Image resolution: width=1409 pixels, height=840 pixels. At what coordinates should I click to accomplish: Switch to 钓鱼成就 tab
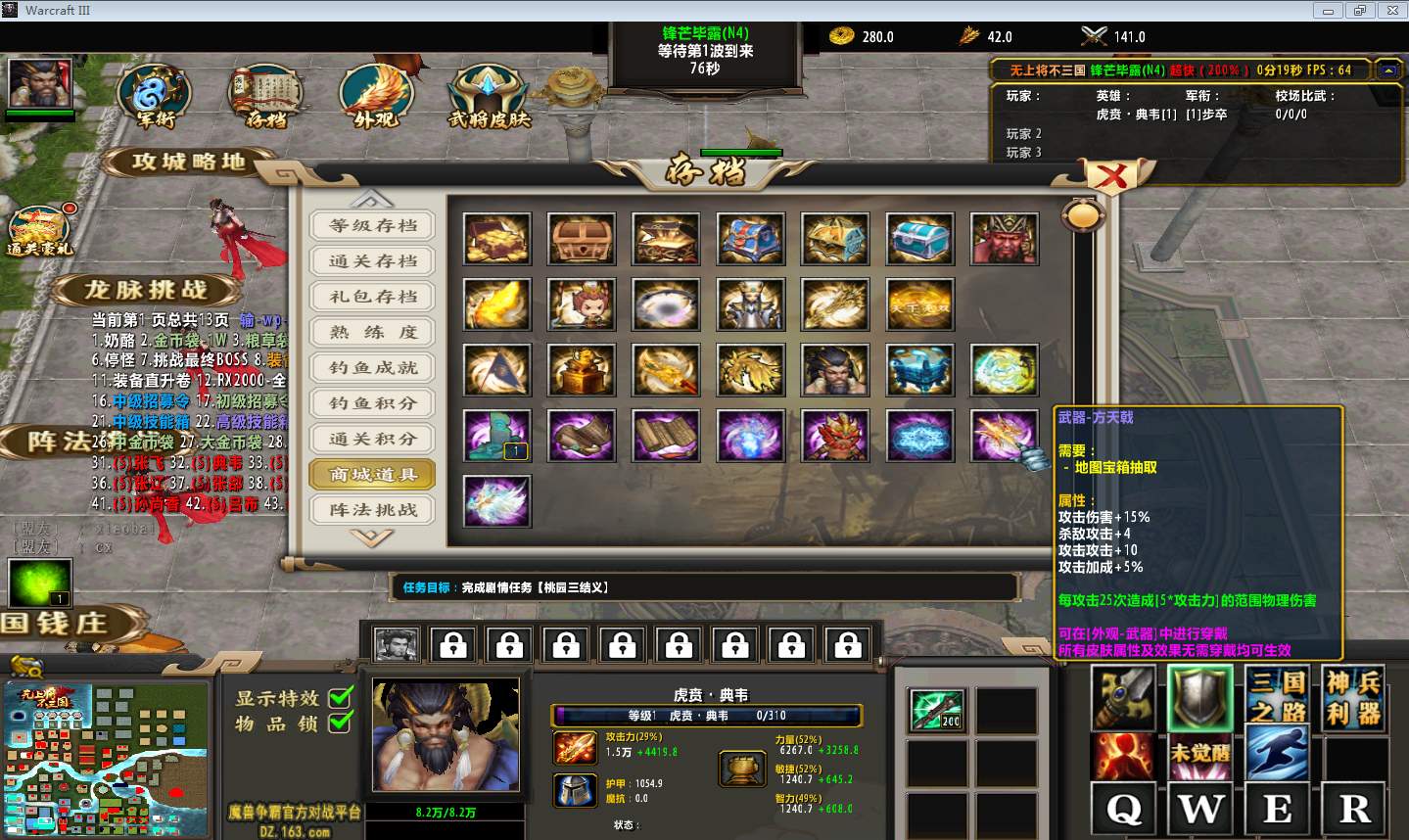(x=372, y=368)
